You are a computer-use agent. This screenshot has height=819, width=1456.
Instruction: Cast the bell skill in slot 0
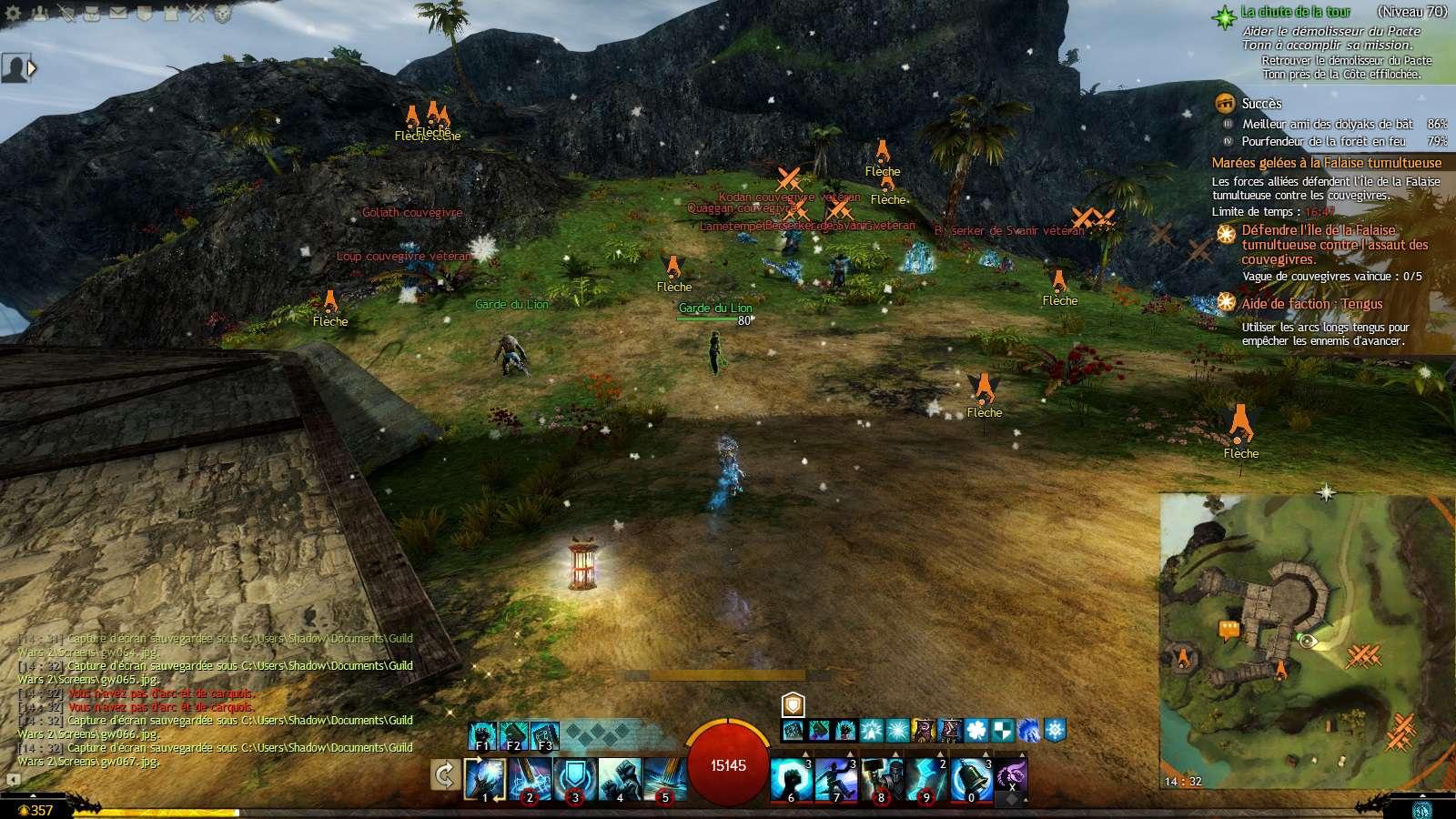coord(971,779)
